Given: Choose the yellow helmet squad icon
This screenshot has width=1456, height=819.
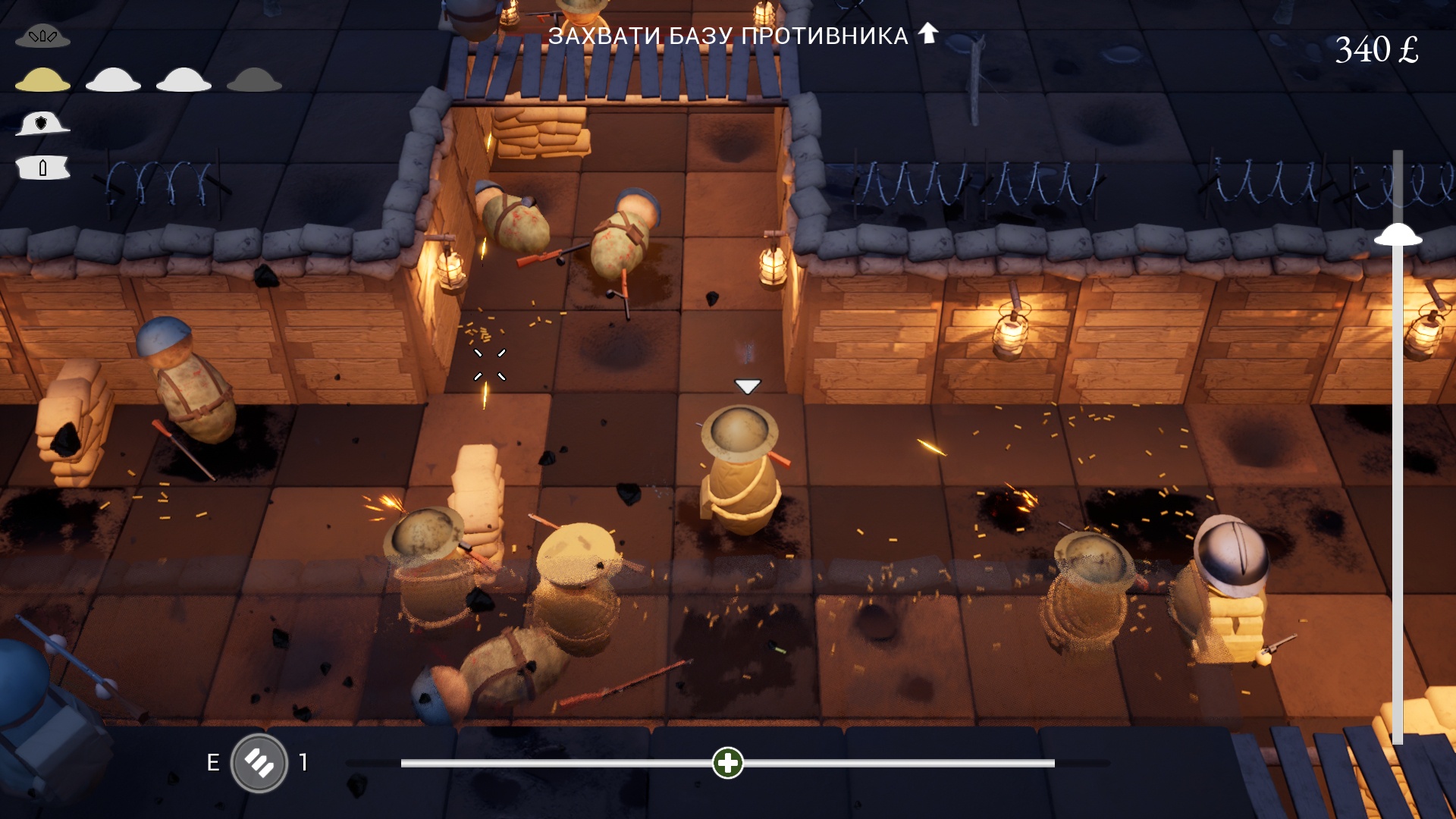Looking at the screenshot, I should click(x=42, y=80).
